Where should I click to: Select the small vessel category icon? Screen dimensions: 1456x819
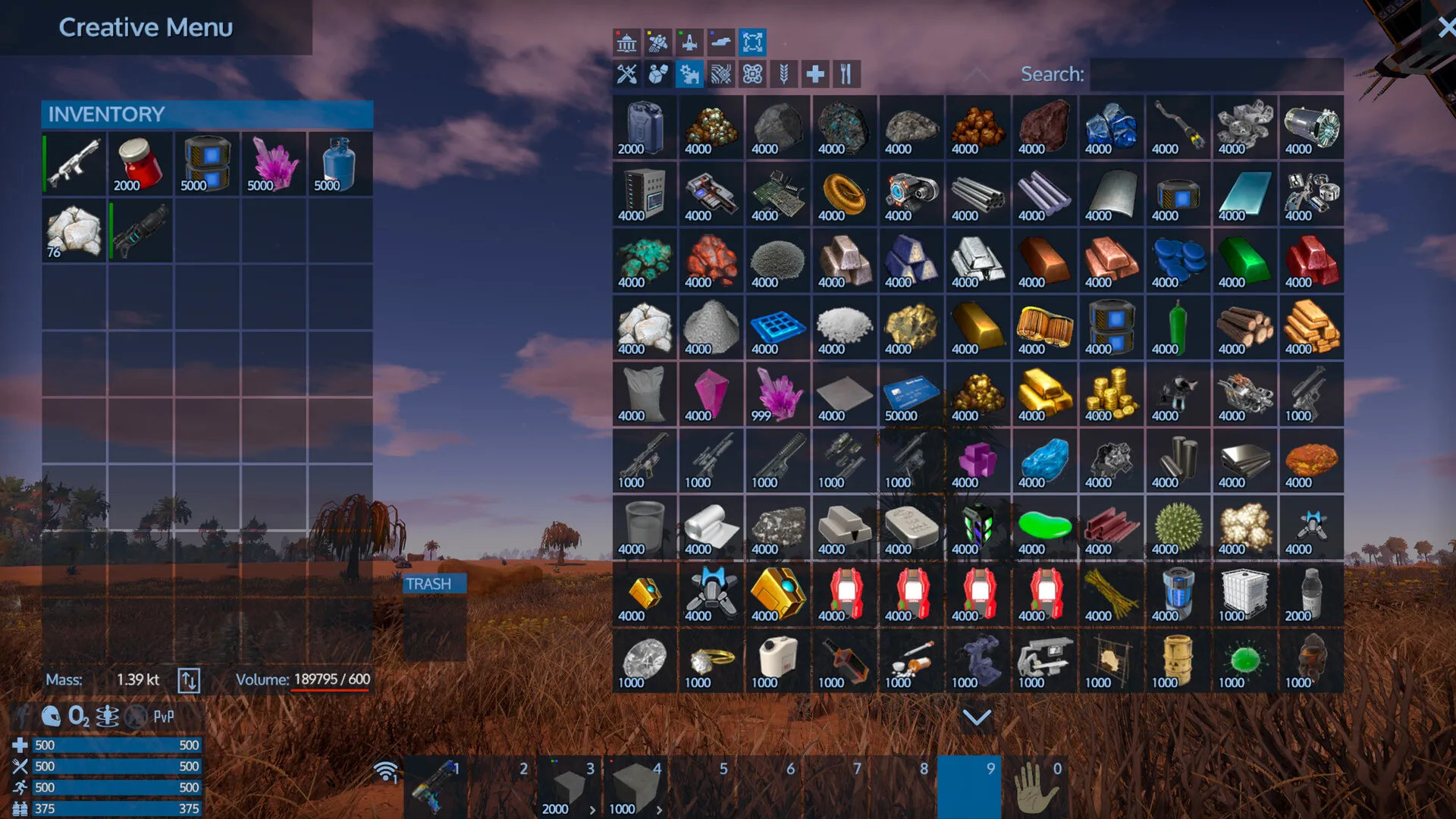tap(689, 42)
